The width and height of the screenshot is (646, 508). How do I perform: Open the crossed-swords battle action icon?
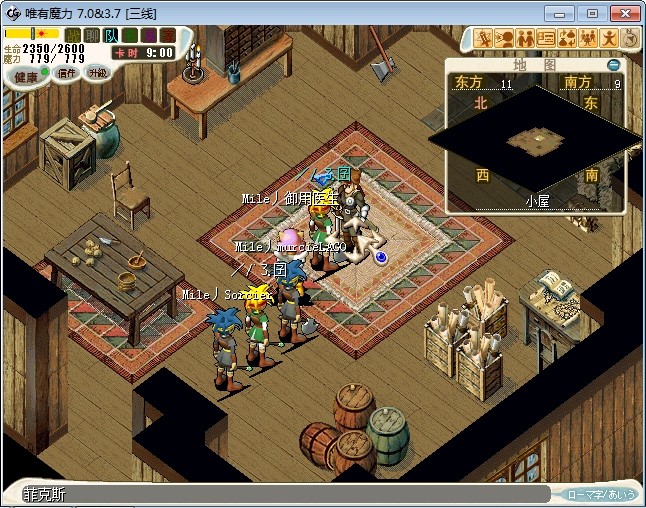pos(483,38)
